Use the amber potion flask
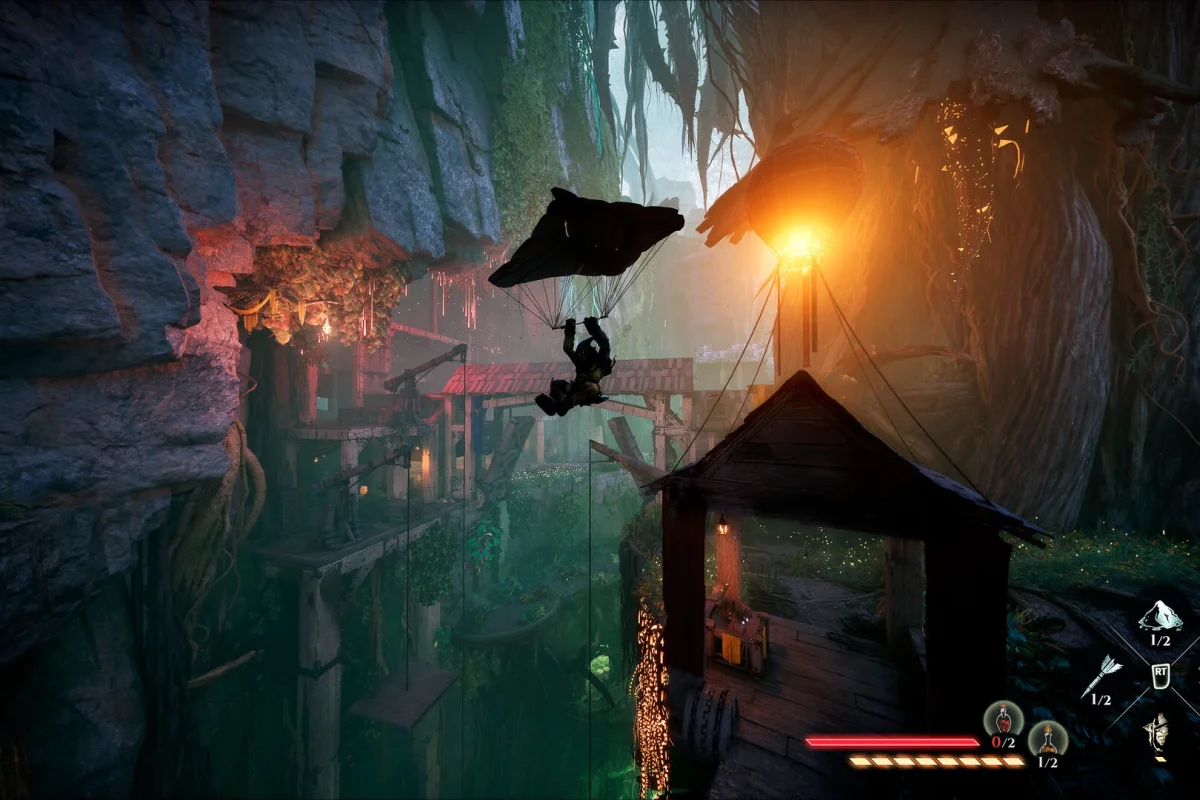Image resolution: width=1200 pixels, height=800 pixels. coord(1047,738)
